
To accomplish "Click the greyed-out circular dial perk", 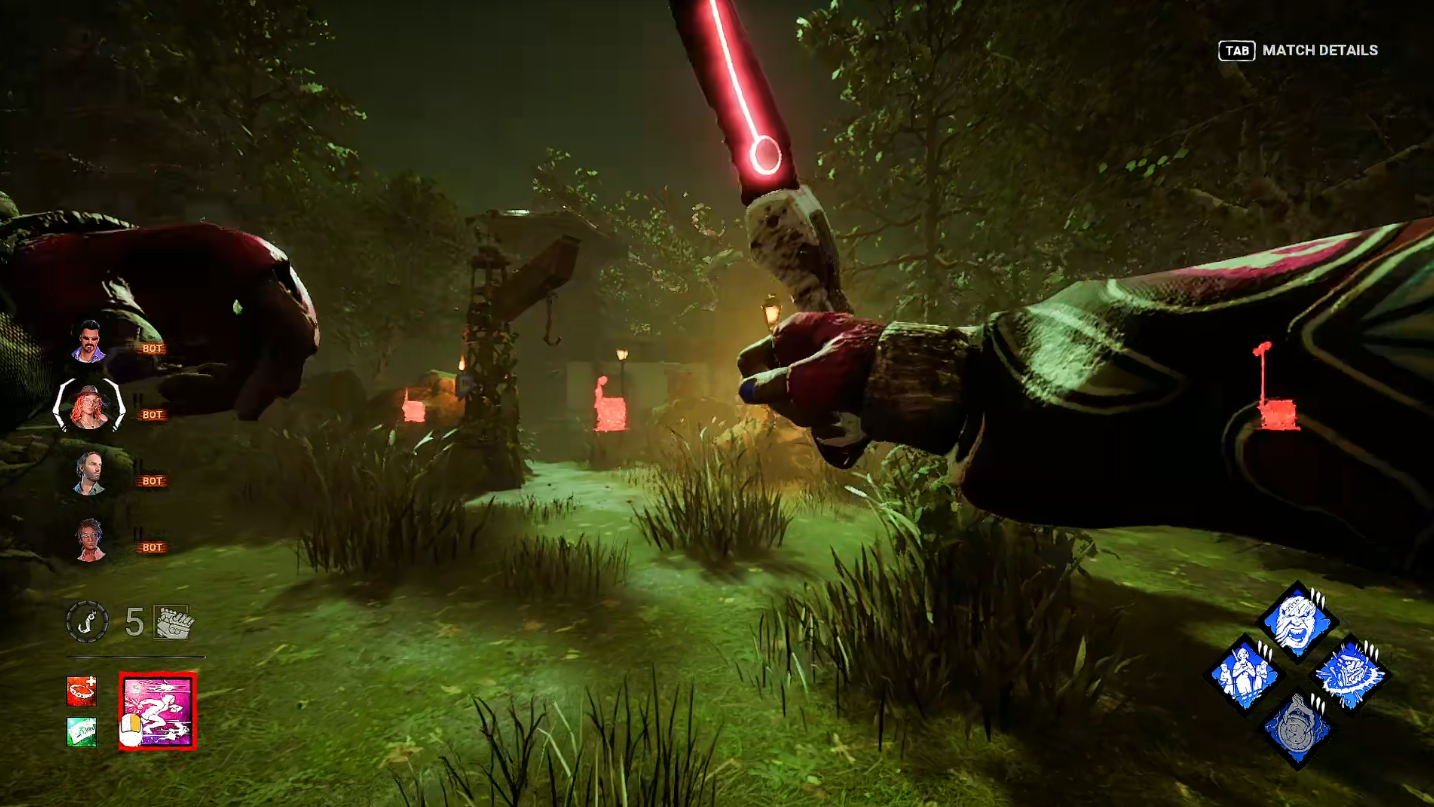I will tap(1297, 729).
